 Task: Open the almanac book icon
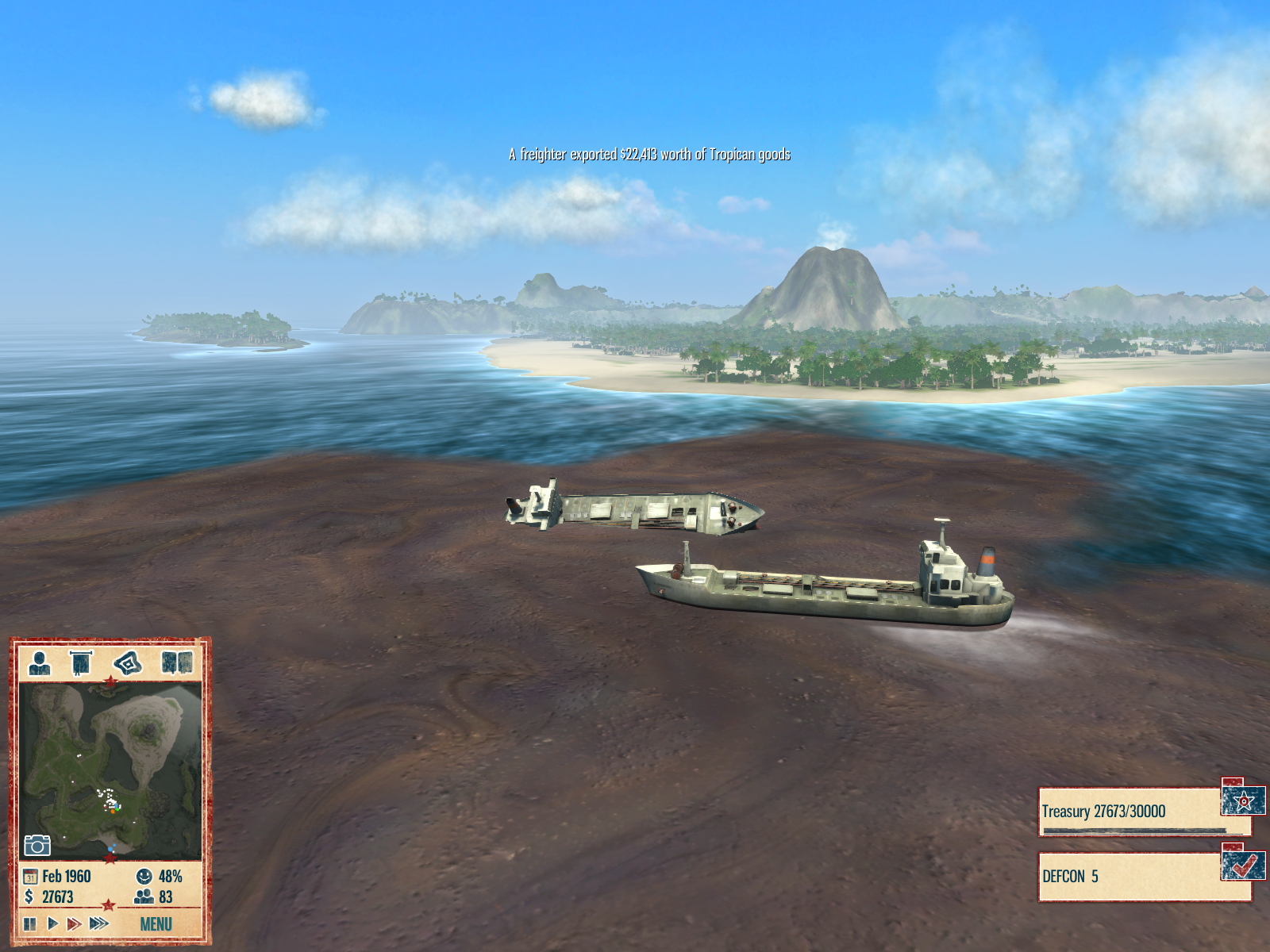pos(177,662)
